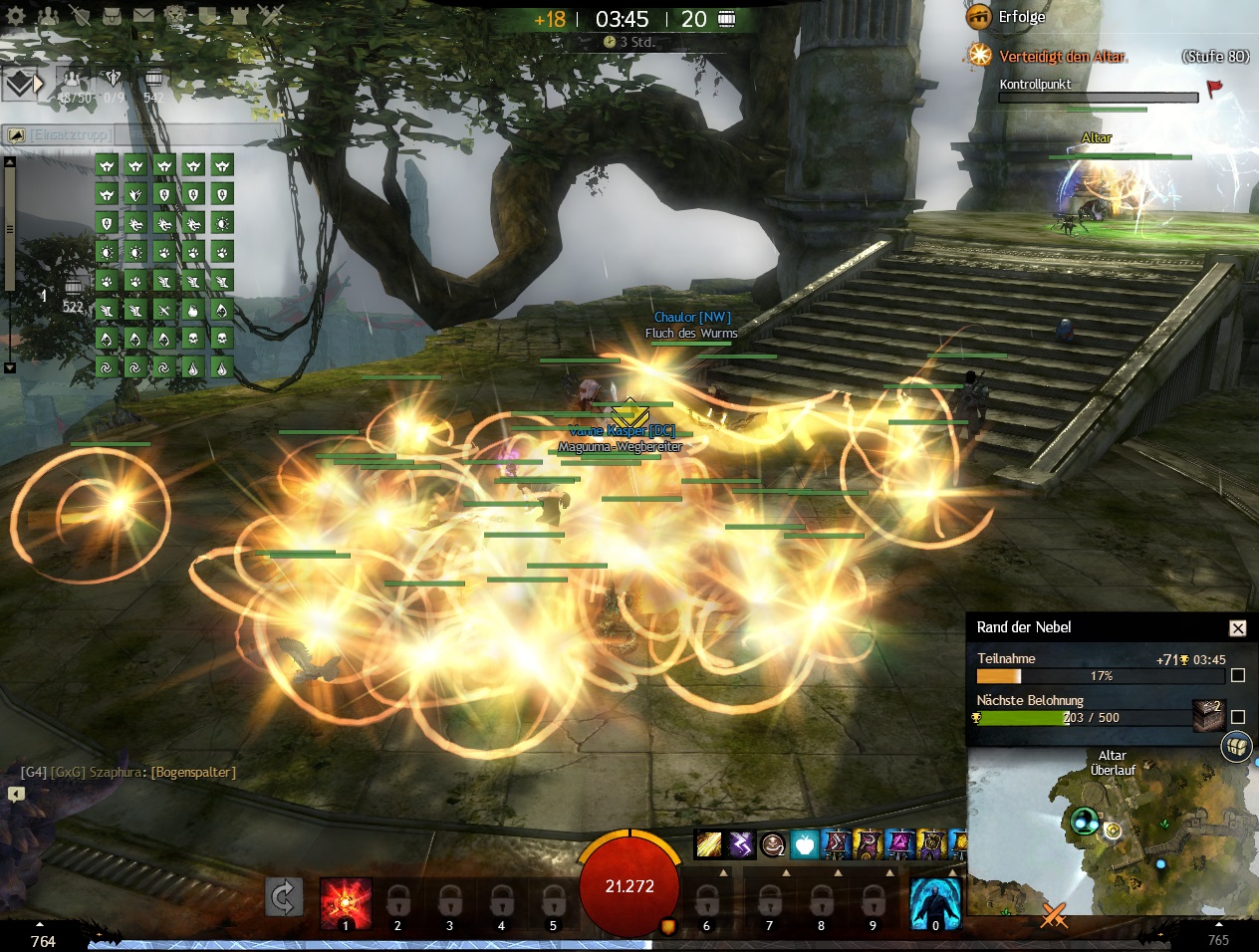Tick the Nächste Belohnung checkbox

coord(1238,717)
